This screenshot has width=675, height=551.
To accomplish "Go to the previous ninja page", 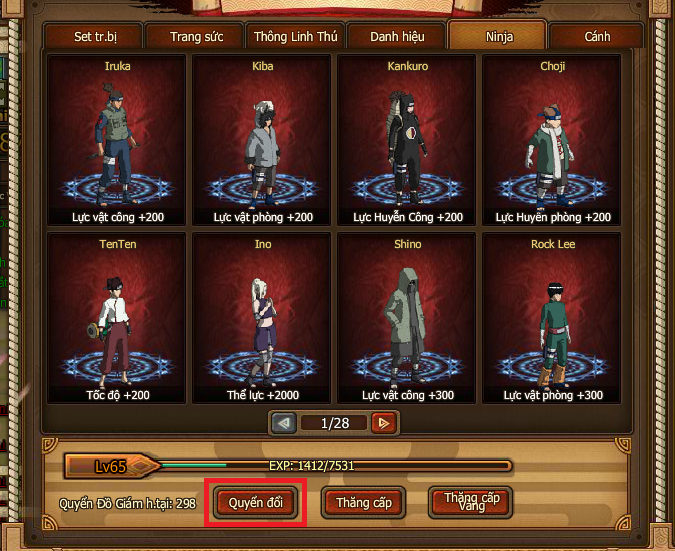I will click(x=284, y=423).
